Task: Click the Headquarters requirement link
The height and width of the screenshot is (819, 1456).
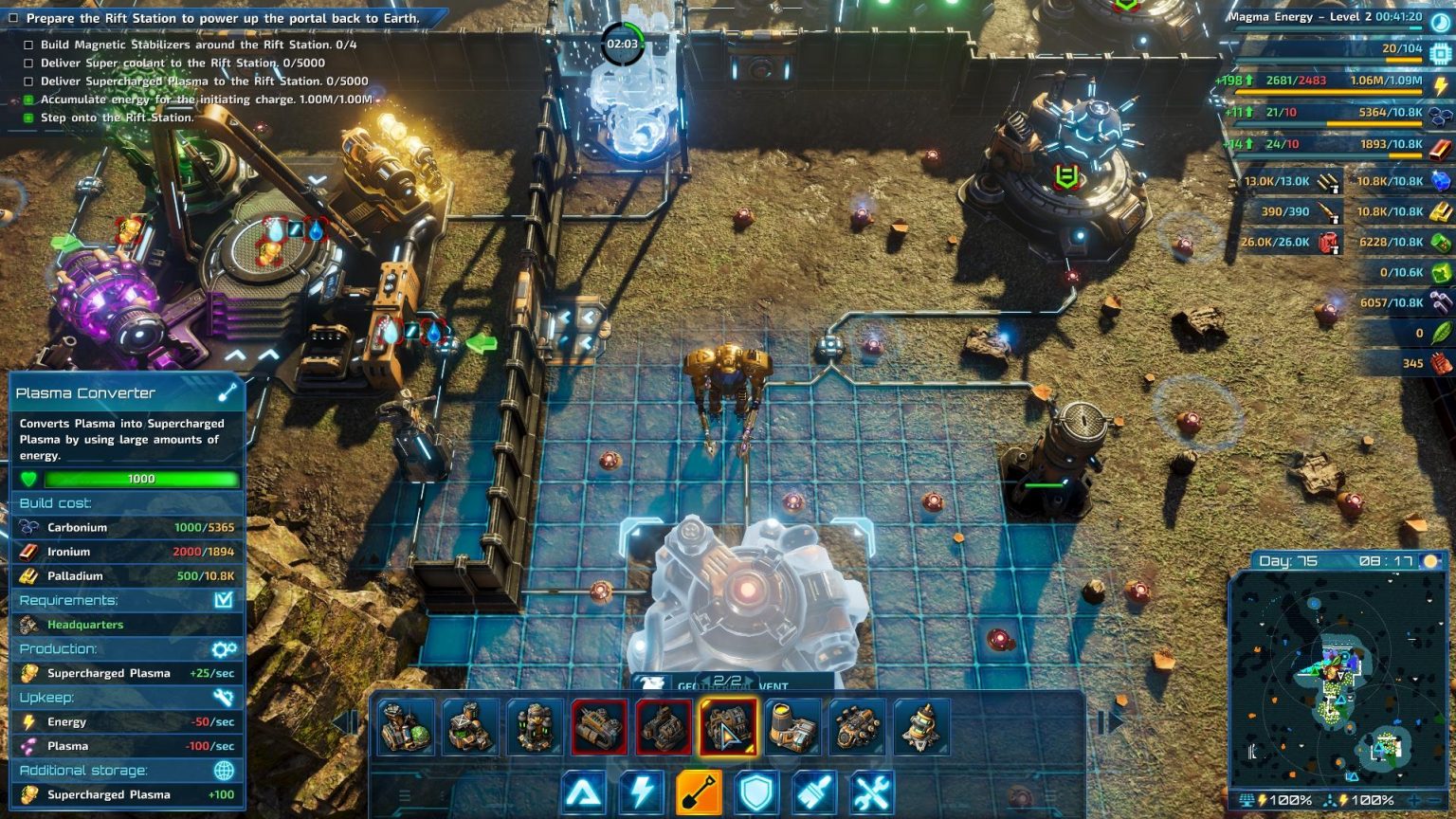Action: (x=83, y=624)
